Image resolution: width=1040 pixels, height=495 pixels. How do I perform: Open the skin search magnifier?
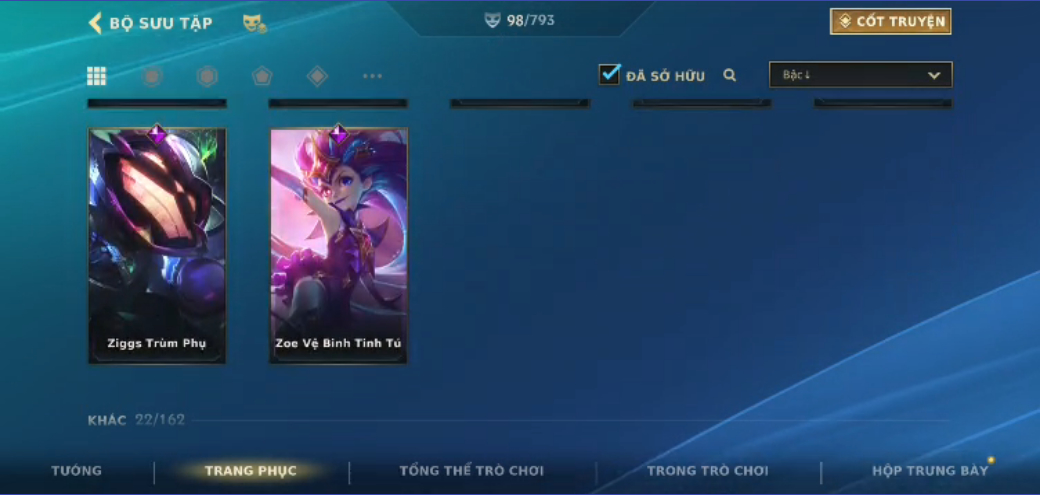730,75
